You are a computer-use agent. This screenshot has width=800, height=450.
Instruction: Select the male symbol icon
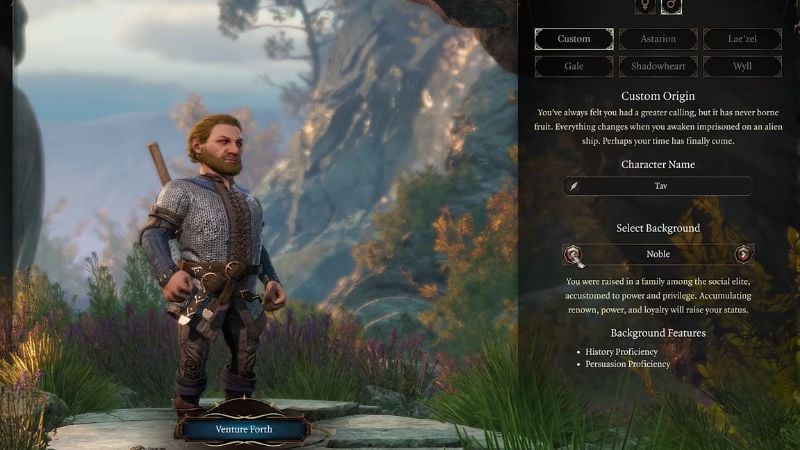click(x=671, y=6)
